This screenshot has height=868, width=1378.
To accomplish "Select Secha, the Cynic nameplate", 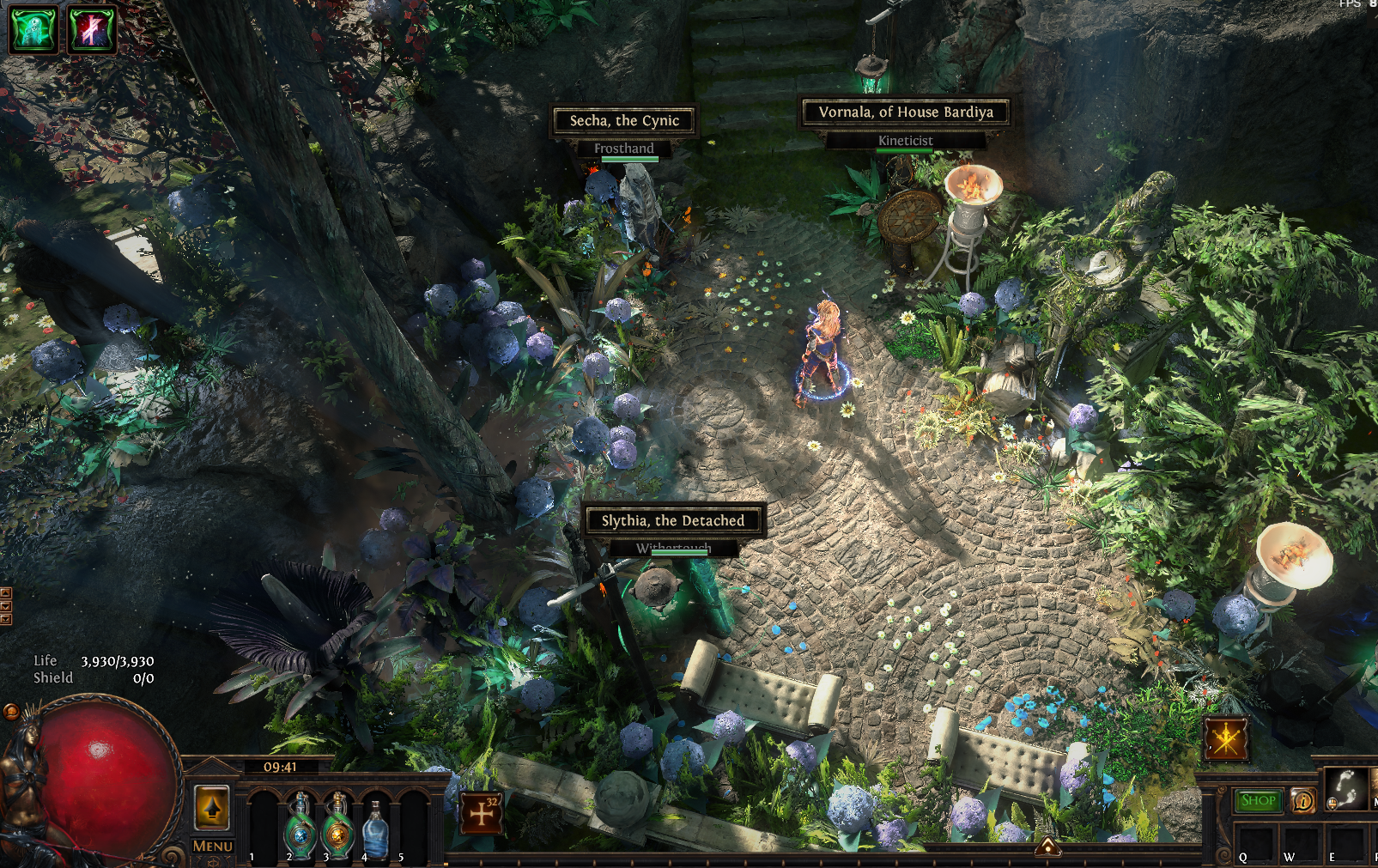I will click(624, 121).
